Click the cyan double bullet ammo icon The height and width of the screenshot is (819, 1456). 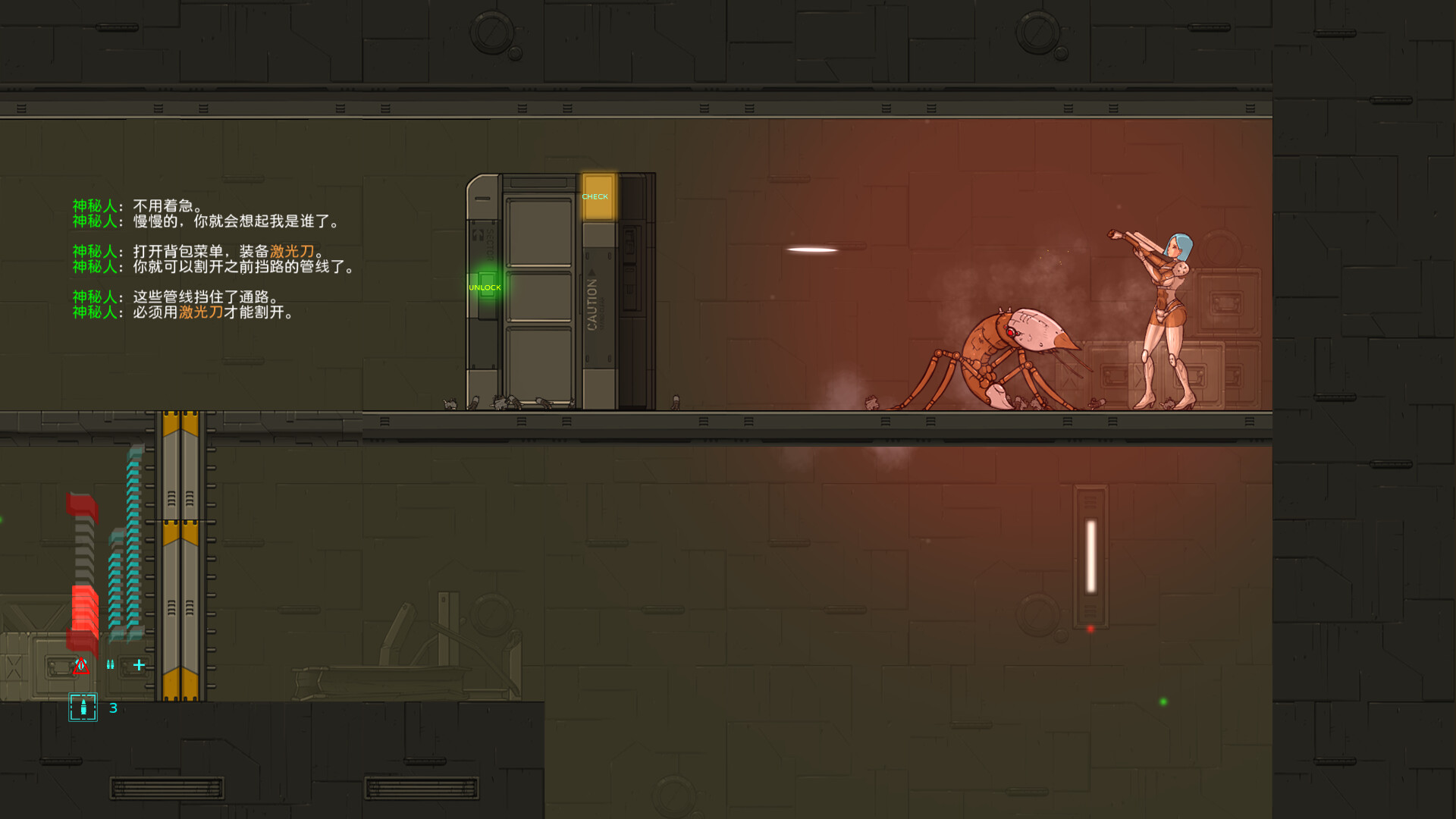pos(110,664)
